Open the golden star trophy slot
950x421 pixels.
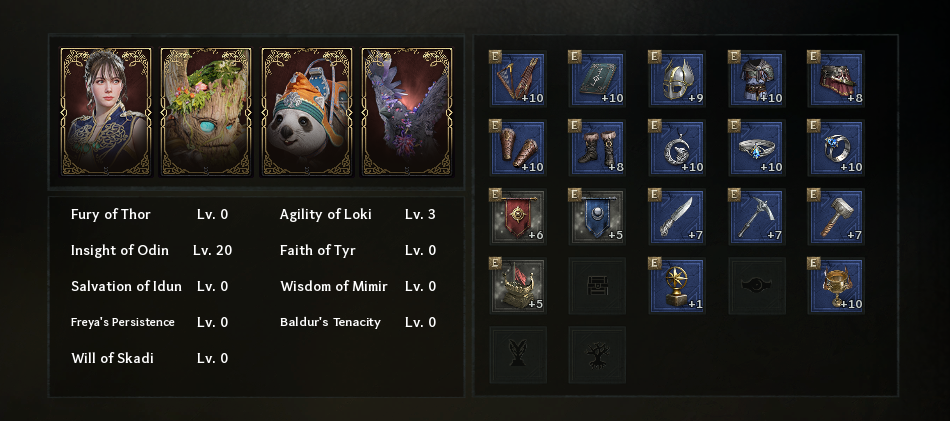(678, 286)
